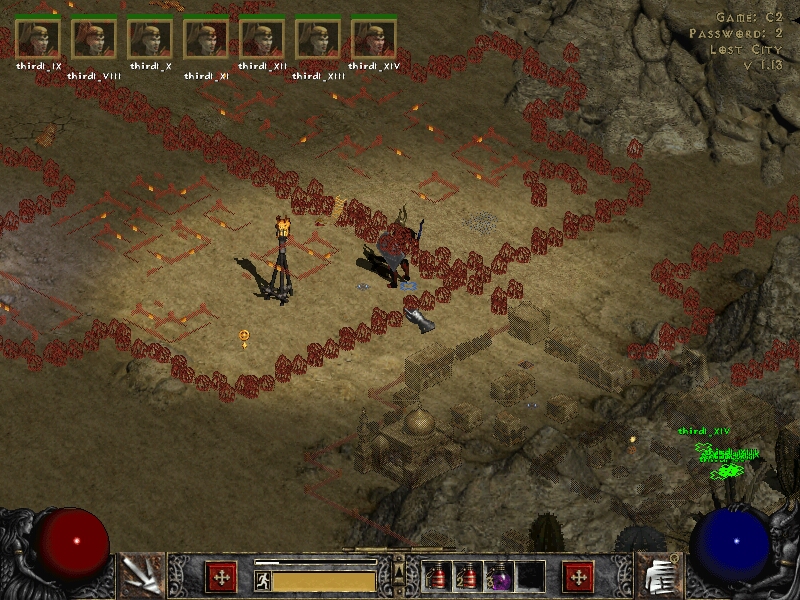The height and width of the screenshot is (600, 800).
Task: Open new stat points button beside attack skill
Action: [x=221, y=576]
